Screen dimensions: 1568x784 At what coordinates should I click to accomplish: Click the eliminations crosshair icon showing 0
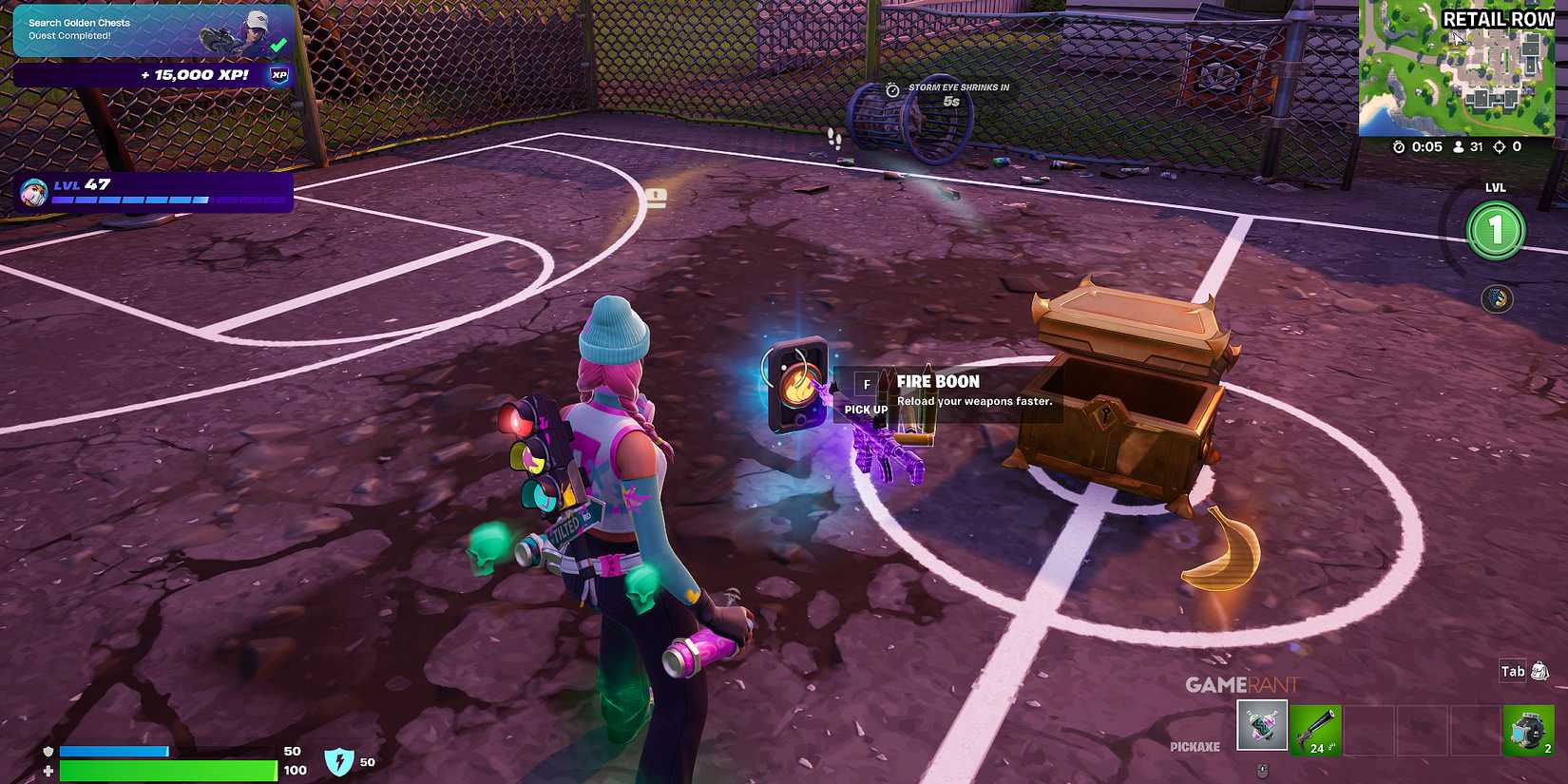[x=1501, y=146]
